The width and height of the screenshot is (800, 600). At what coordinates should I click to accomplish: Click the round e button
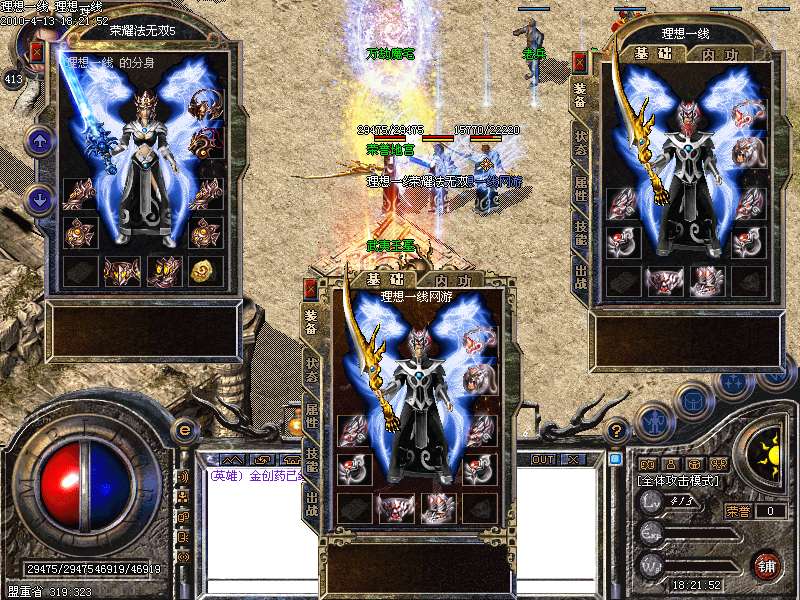[184, 430]
